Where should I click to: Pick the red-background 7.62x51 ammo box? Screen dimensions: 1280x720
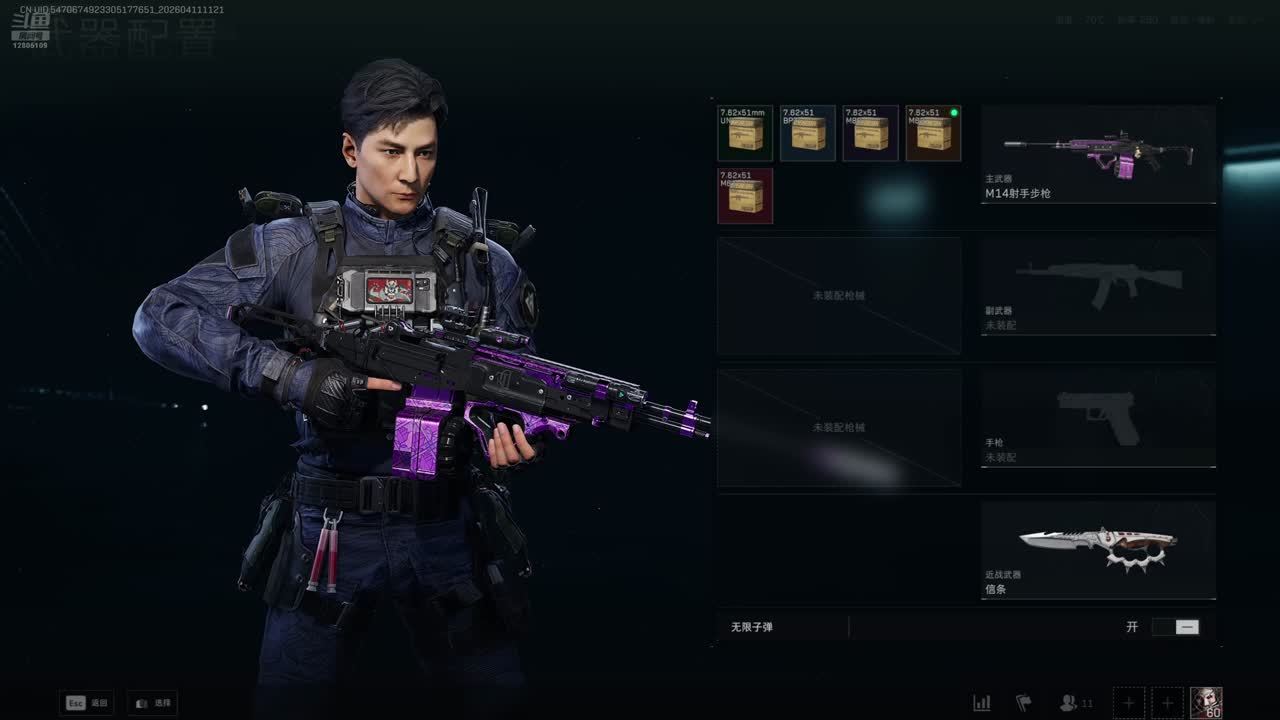tap(745, 196)
